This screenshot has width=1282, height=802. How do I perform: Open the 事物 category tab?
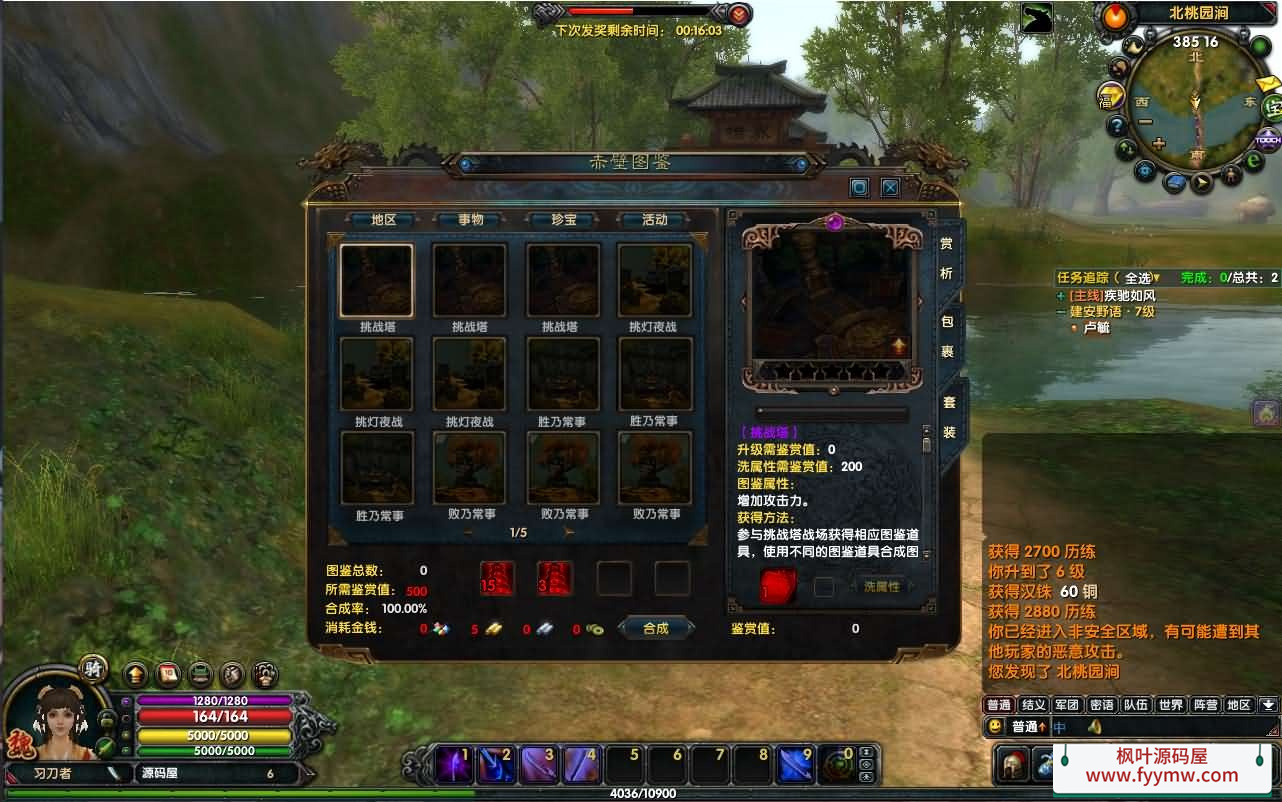click(x=470, y=220)
